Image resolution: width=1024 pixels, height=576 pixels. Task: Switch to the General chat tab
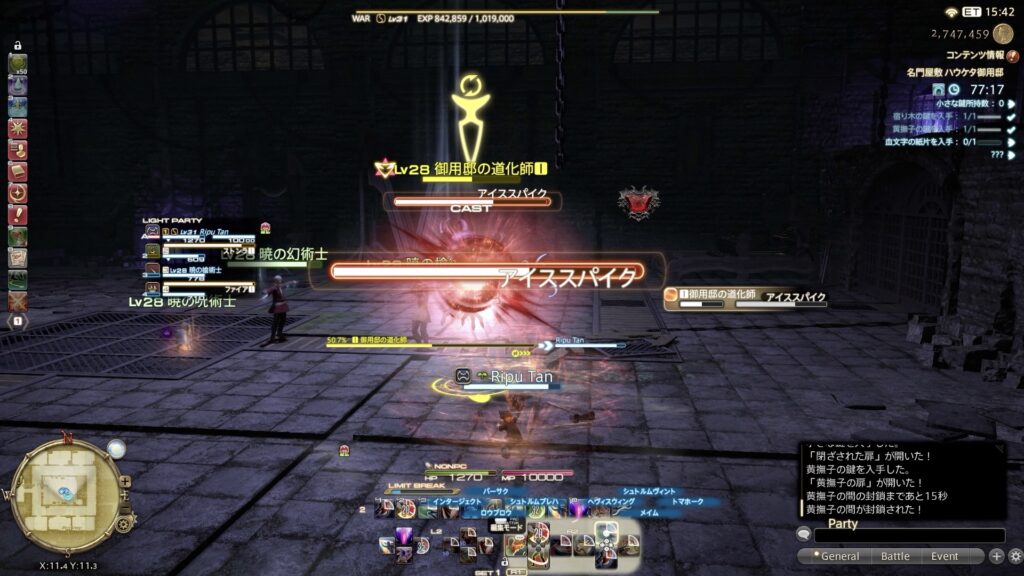[x=838, y=556]
